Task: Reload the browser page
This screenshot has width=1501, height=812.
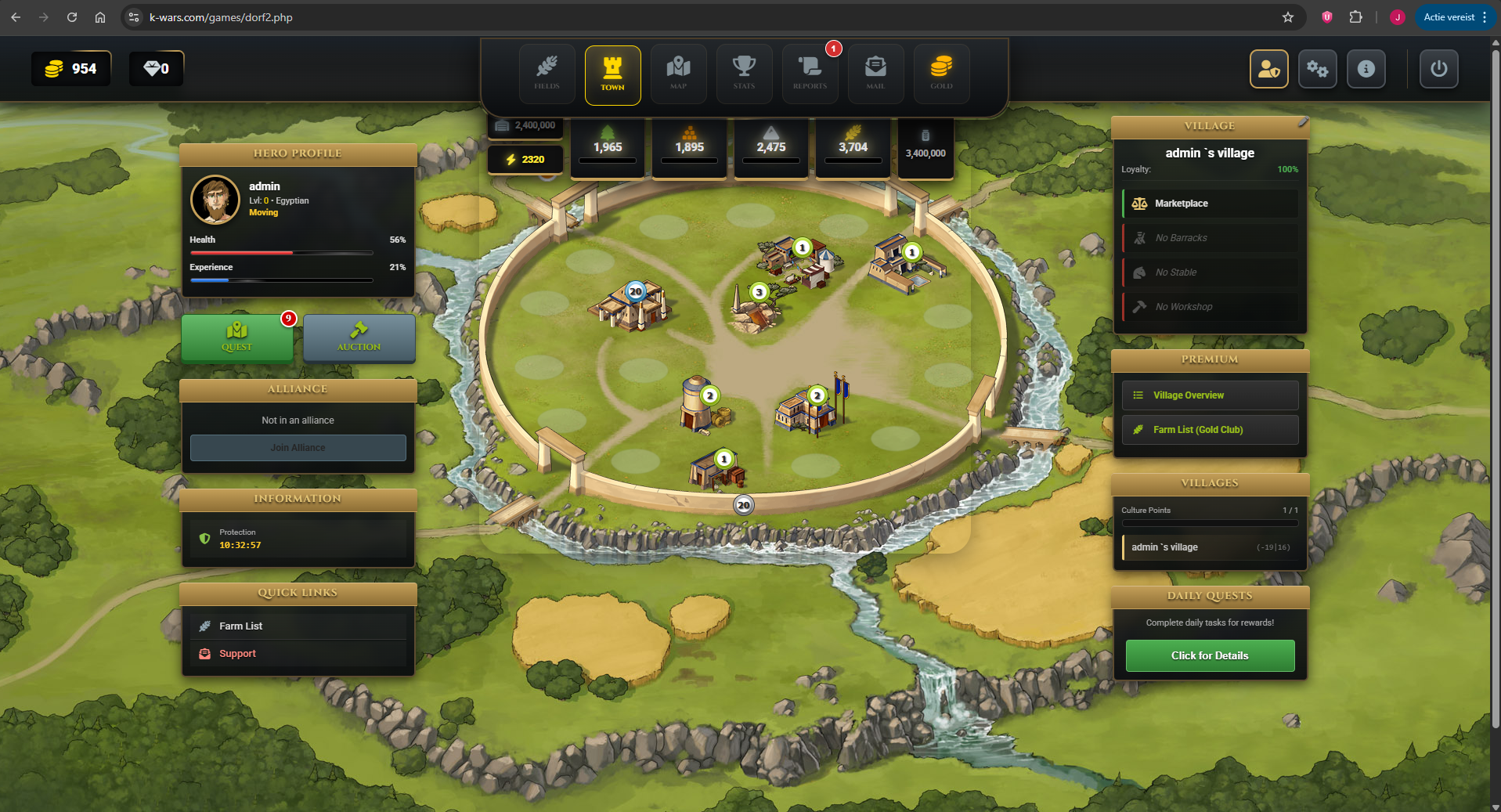Action: pos(72,17)
